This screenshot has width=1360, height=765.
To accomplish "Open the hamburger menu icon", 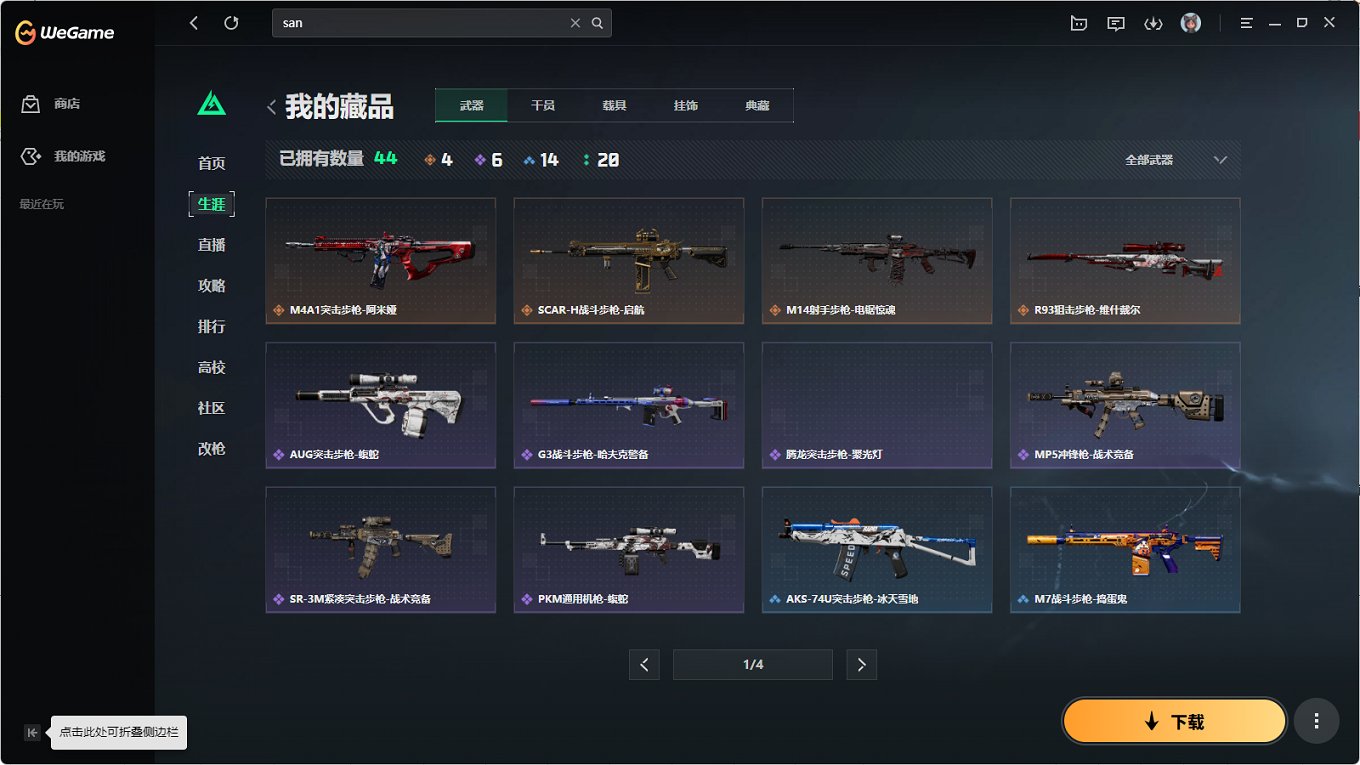I will tap(1246, 22).
